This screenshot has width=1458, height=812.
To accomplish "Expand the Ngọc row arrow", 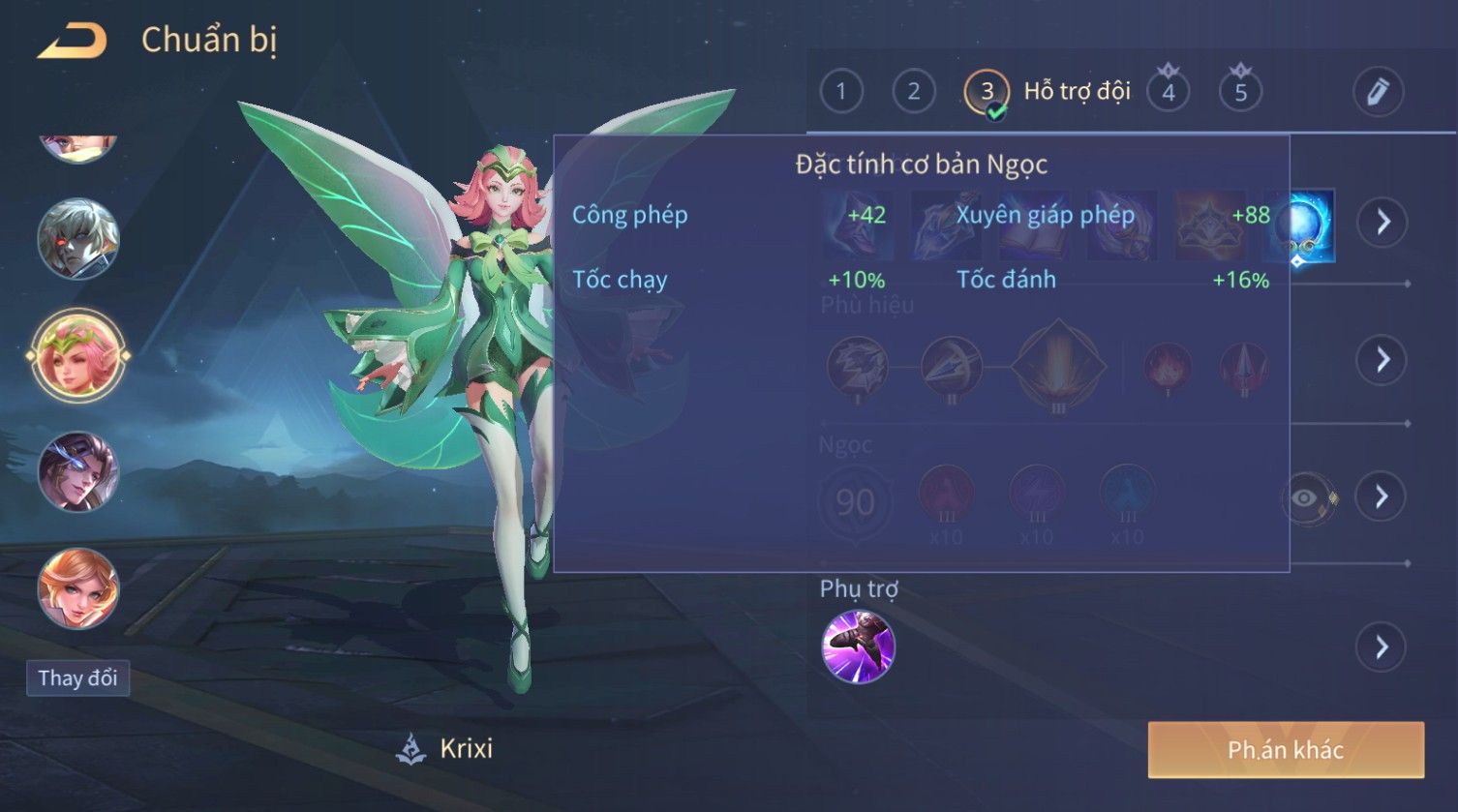I will point(1382,496).
